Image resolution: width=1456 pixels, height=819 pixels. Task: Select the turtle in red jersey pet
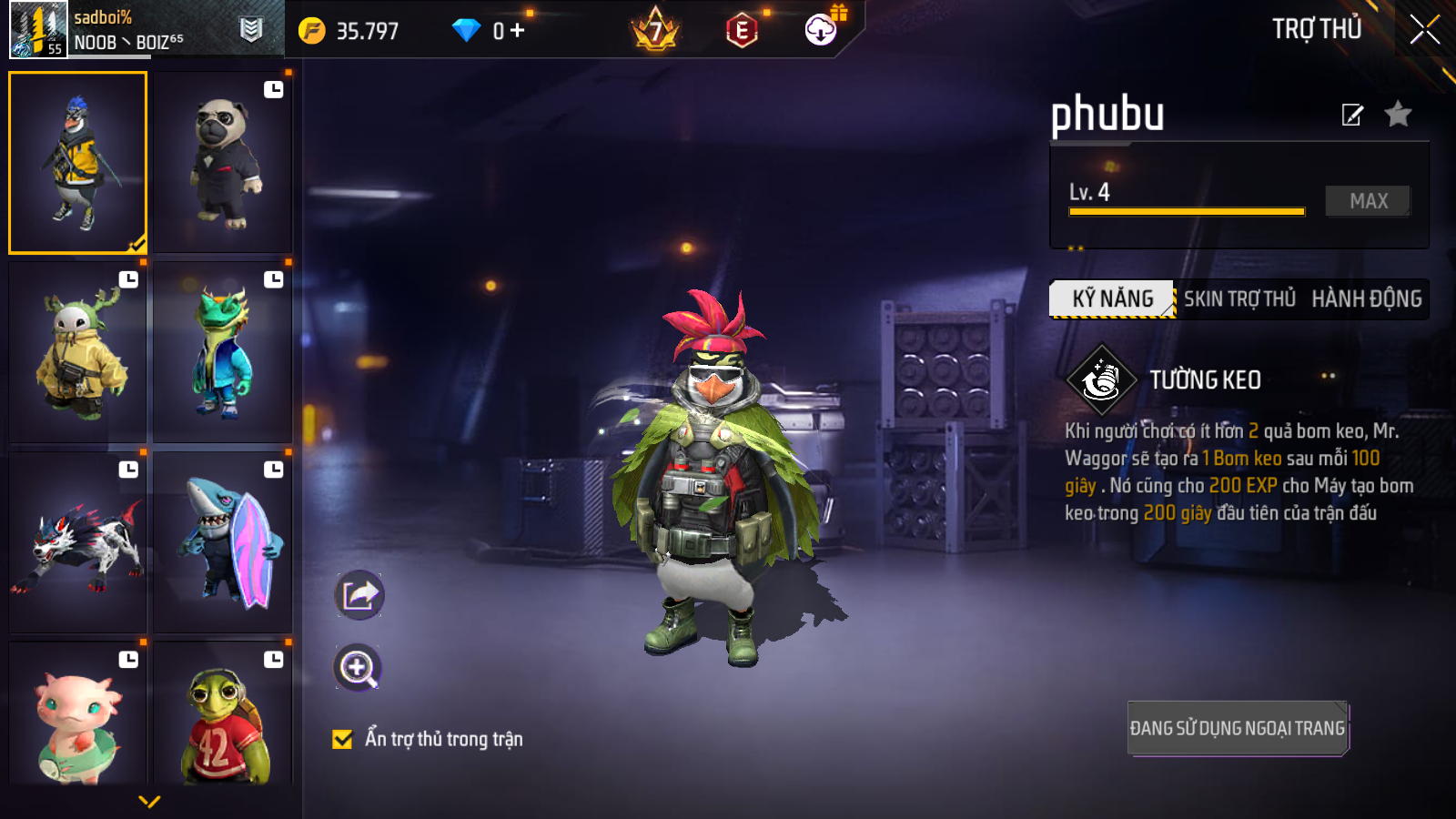tap(223, 715)
